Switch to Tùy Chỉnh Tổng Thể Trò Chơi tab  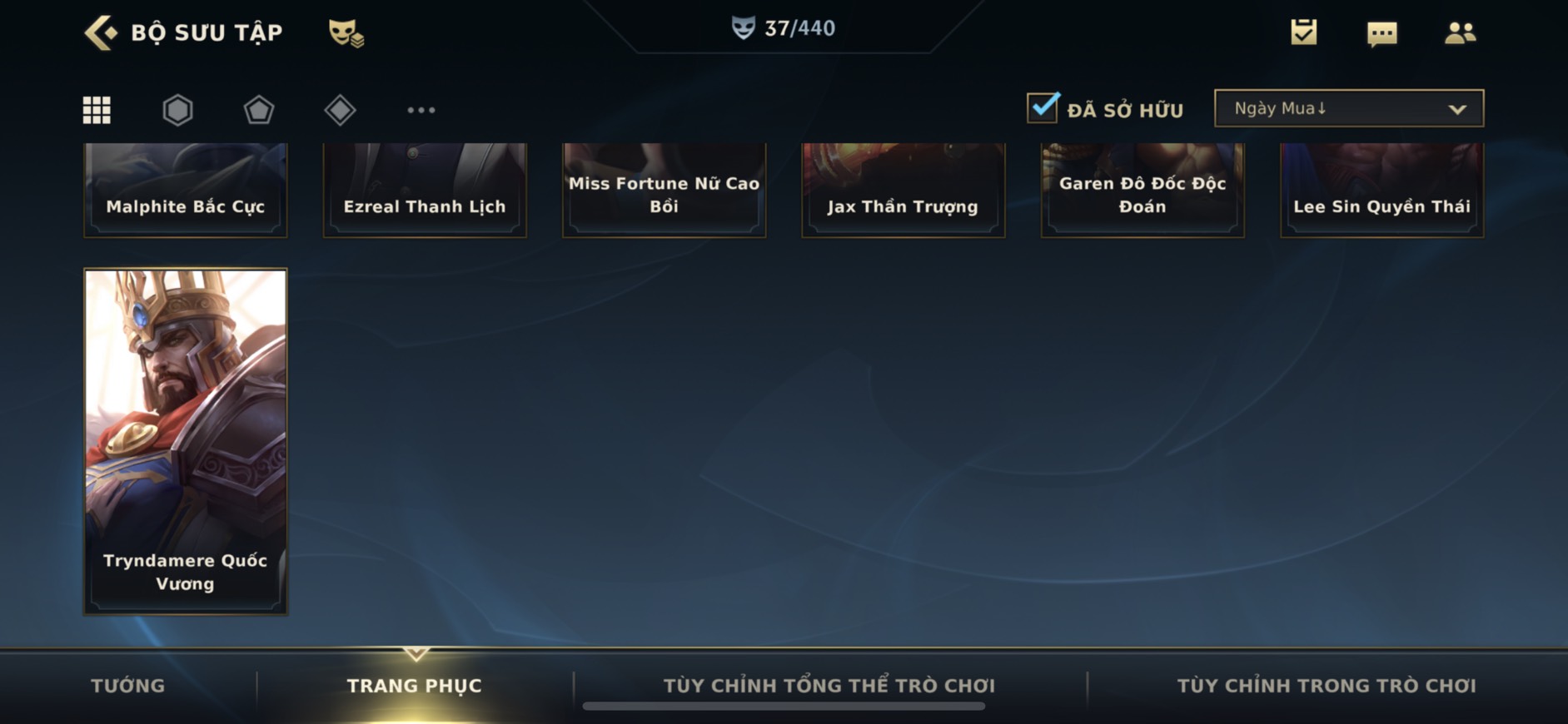coord(829,686)
